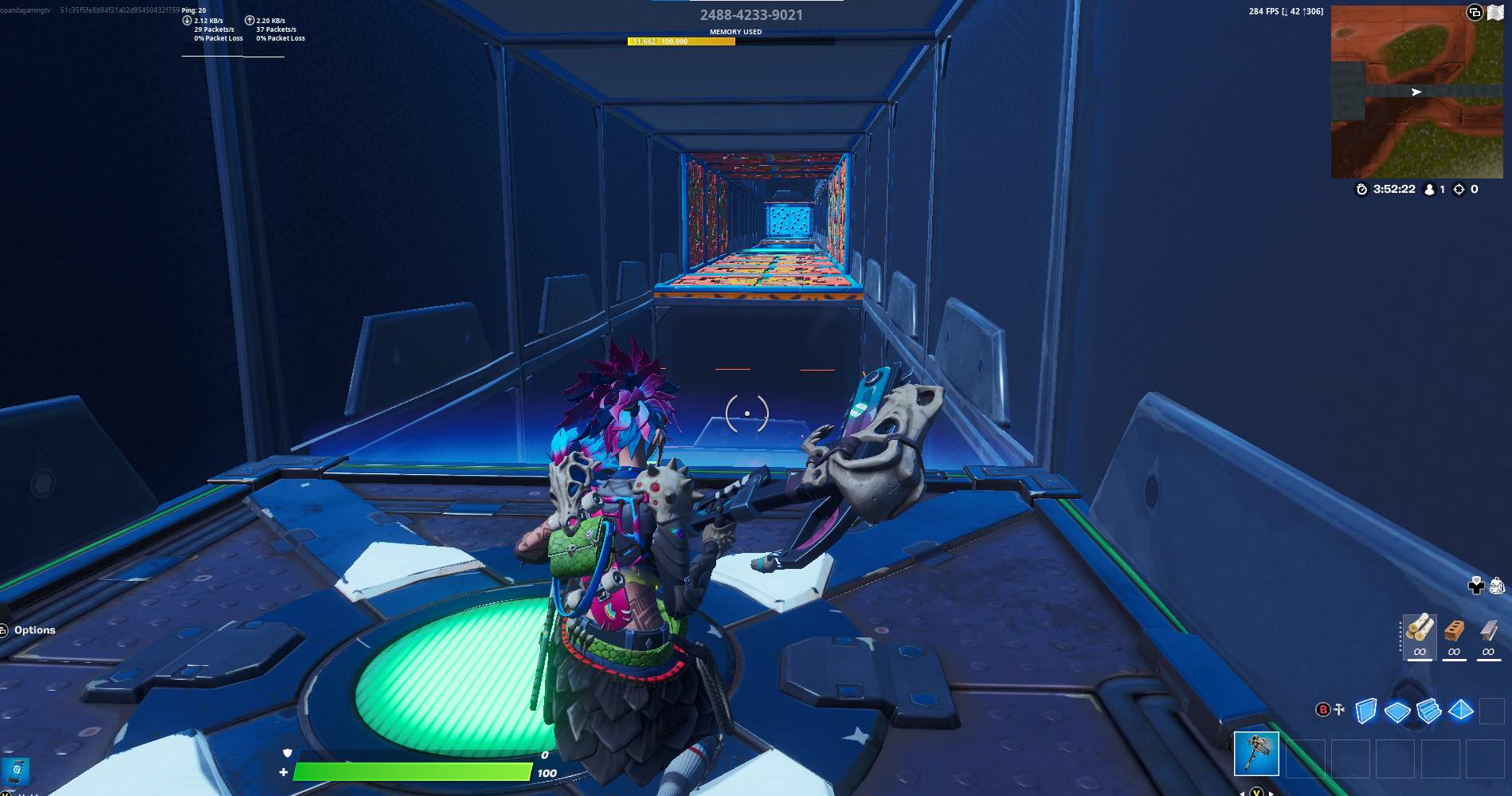Click the player count indicator
This screenshot has width=1512, height=796.
coord(1434,189)
